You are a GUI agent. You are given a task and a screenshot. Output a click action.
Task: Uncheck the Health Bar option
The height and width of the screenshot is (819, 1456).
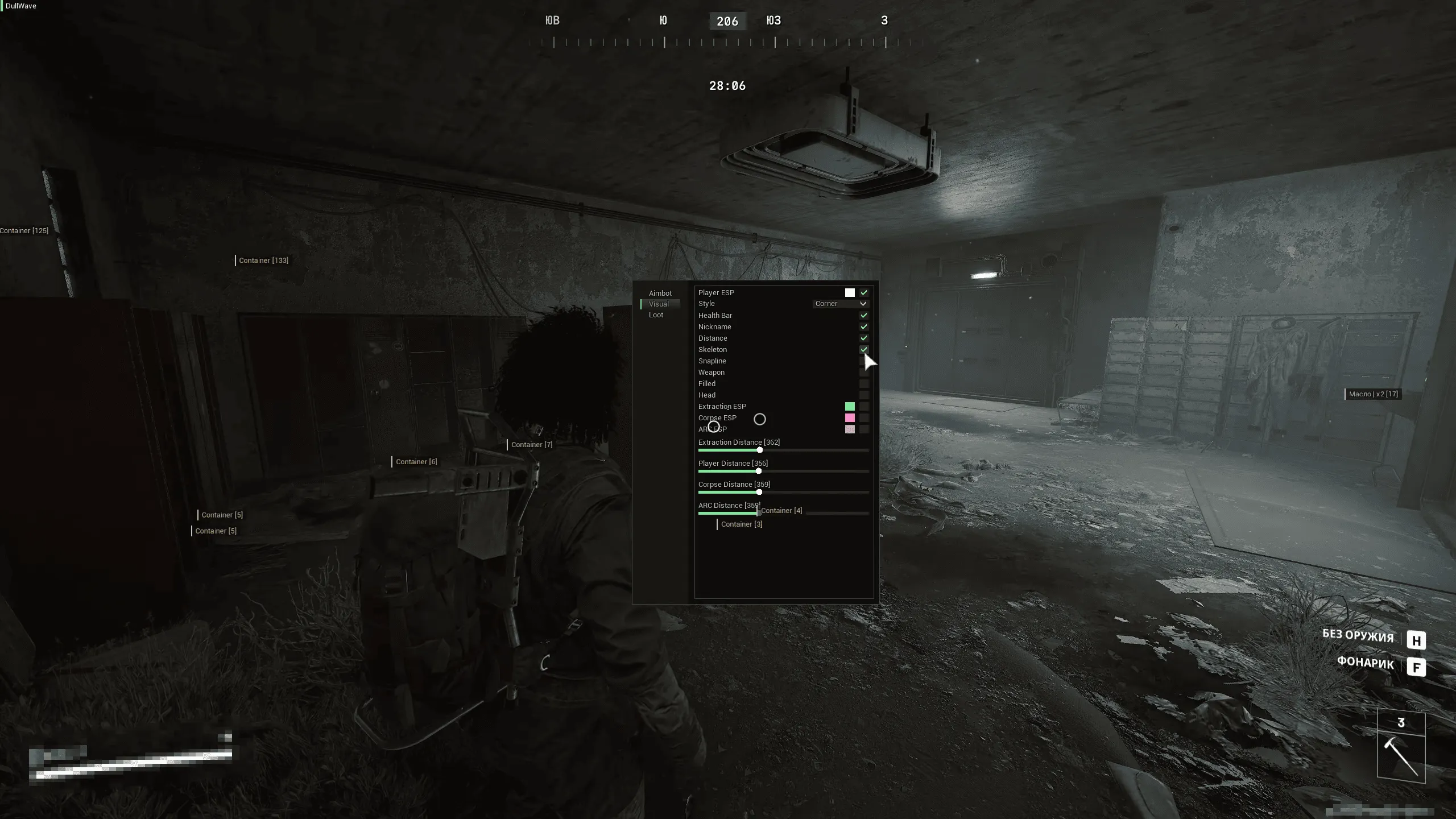[864, 315]
